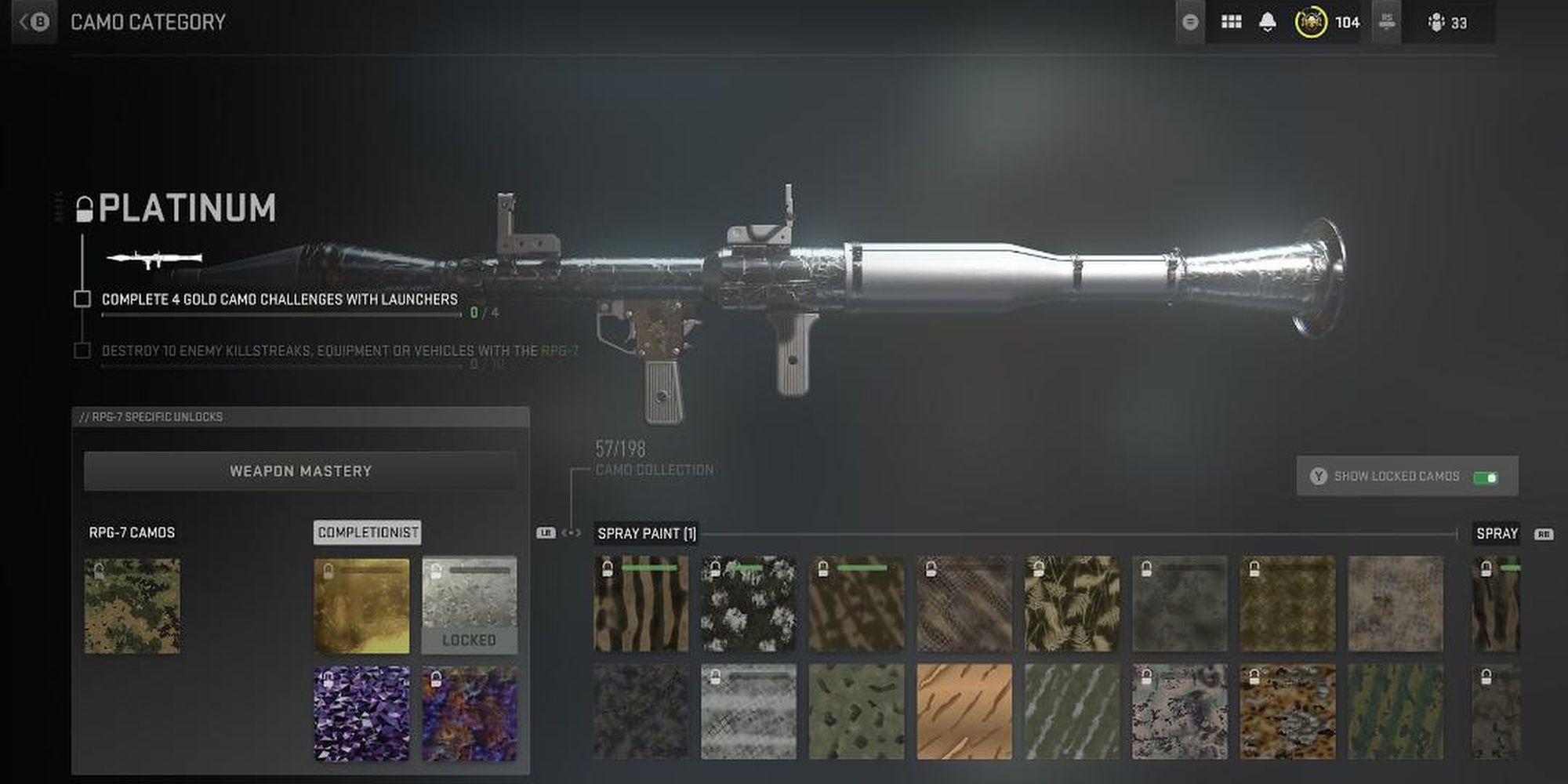Image resolution: width=1568 pixels, height=784 pixels.
Task: Click the padlock icon beside PLATINUM title
Action: point(84,208)
